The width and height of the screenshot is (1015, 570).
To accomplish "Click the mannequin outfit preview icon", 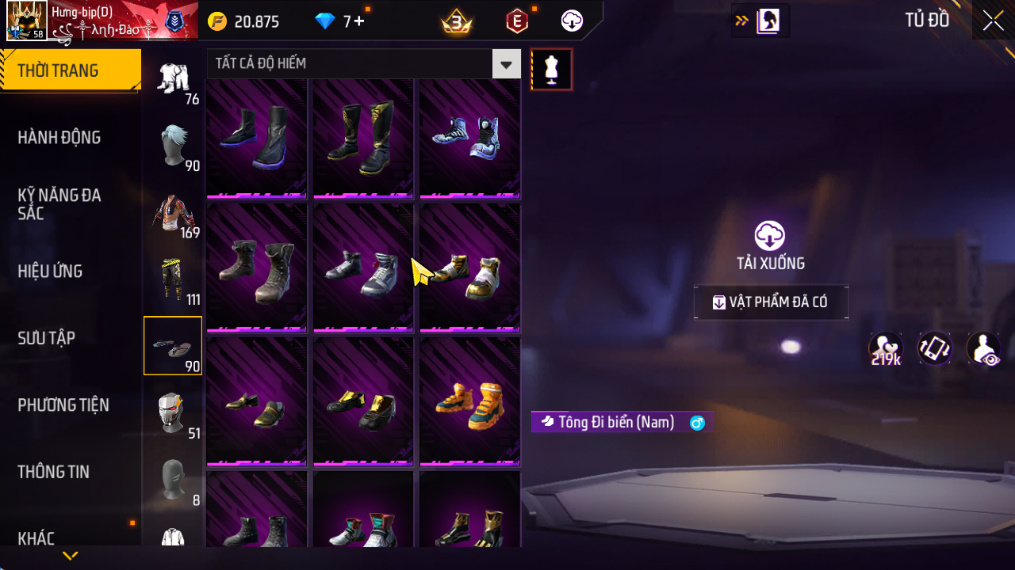I will [x=551, y=69].
